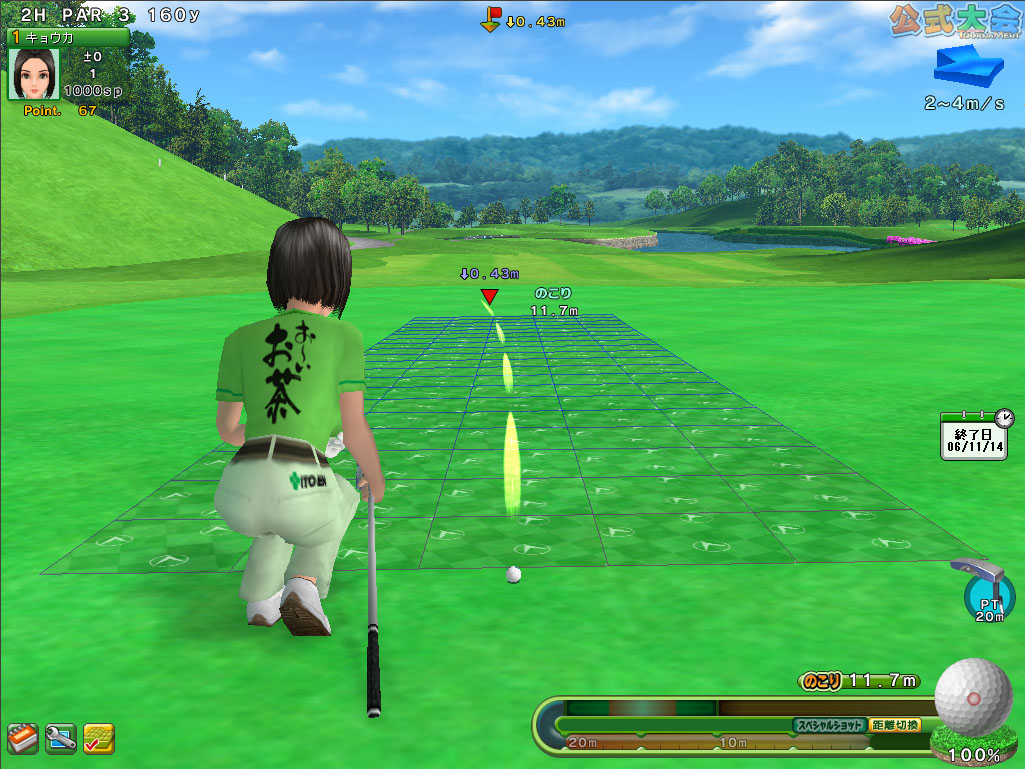
Task: Click the golf ball impact point
Action: coord(973,695)
